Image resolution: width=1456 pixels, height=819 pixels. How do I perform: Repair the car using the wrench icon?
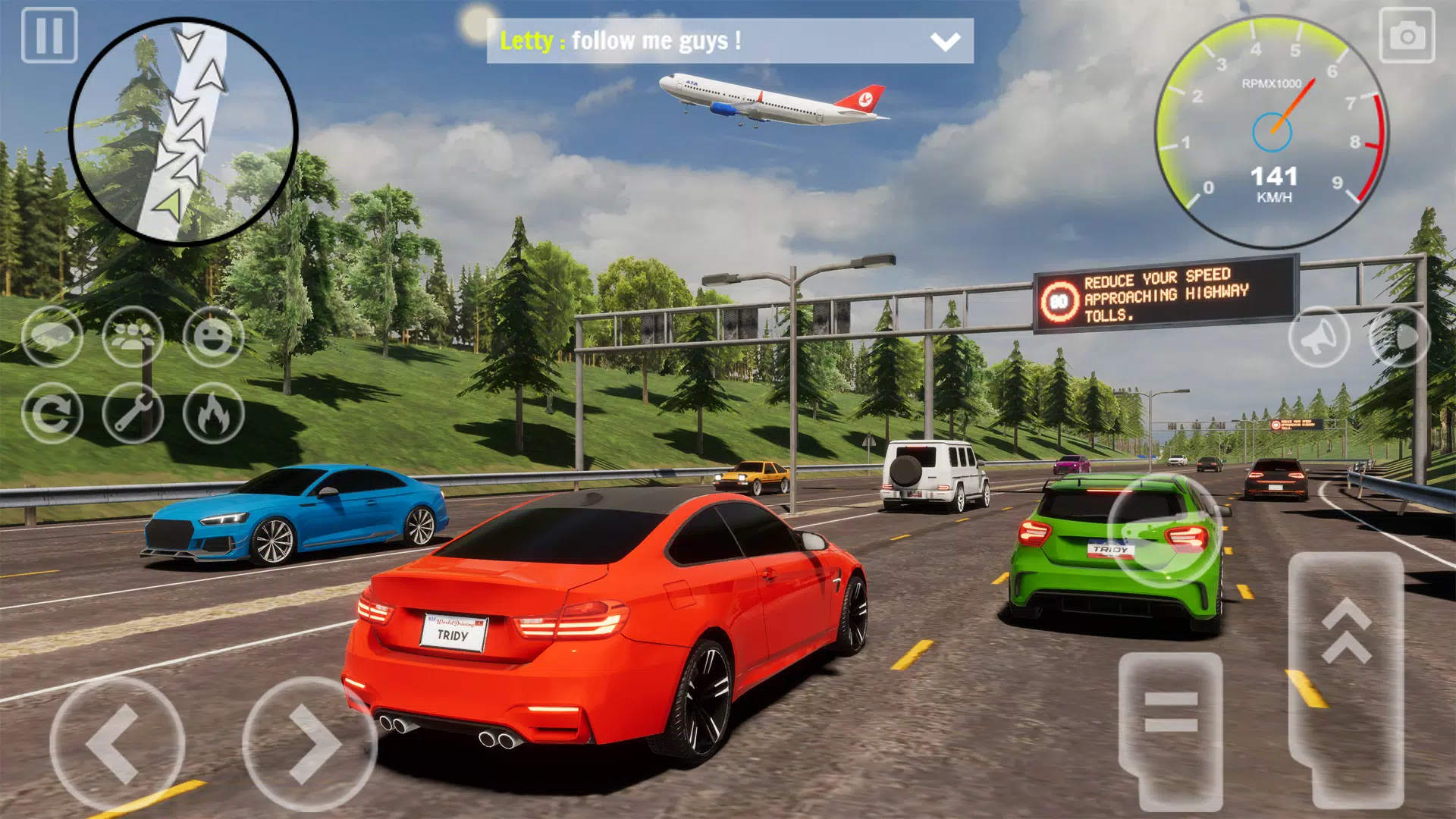(x=133, y=413)
